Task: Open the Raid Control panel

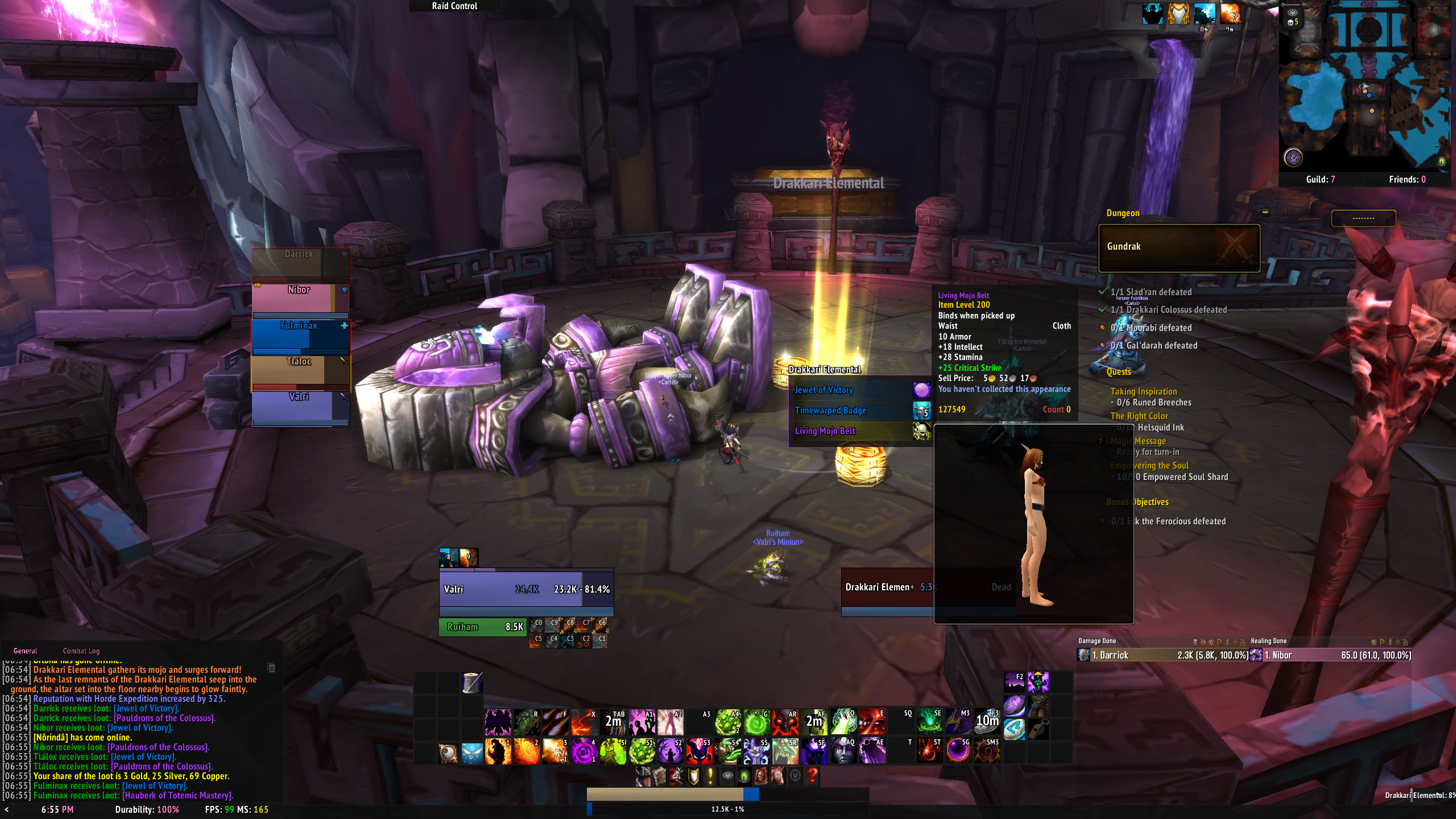Action: coord(454,6)
